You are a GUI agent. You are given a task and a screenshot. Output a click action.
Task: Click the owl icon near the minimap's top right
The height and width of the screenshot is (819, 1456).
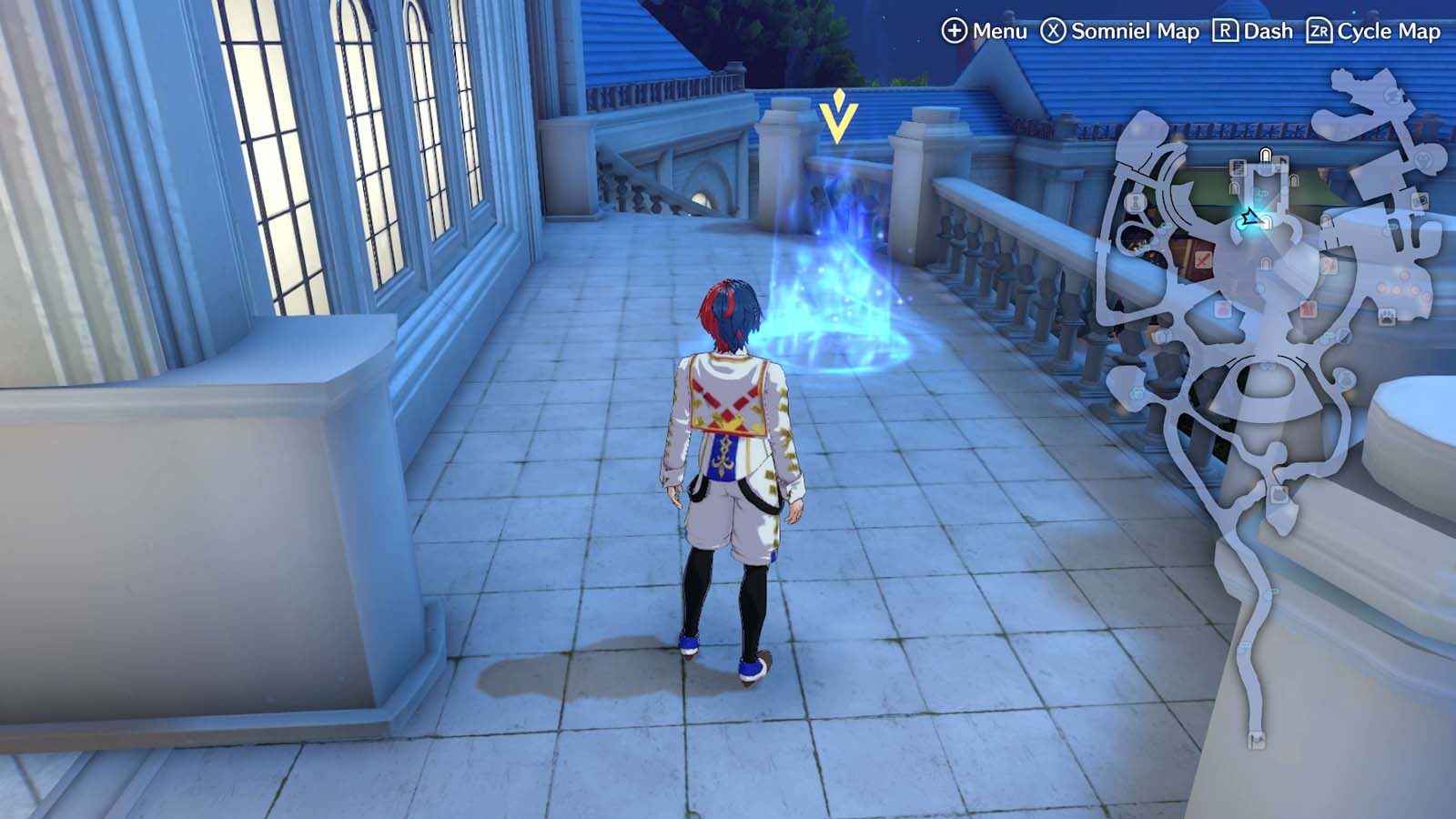(x=1421, y=161)
